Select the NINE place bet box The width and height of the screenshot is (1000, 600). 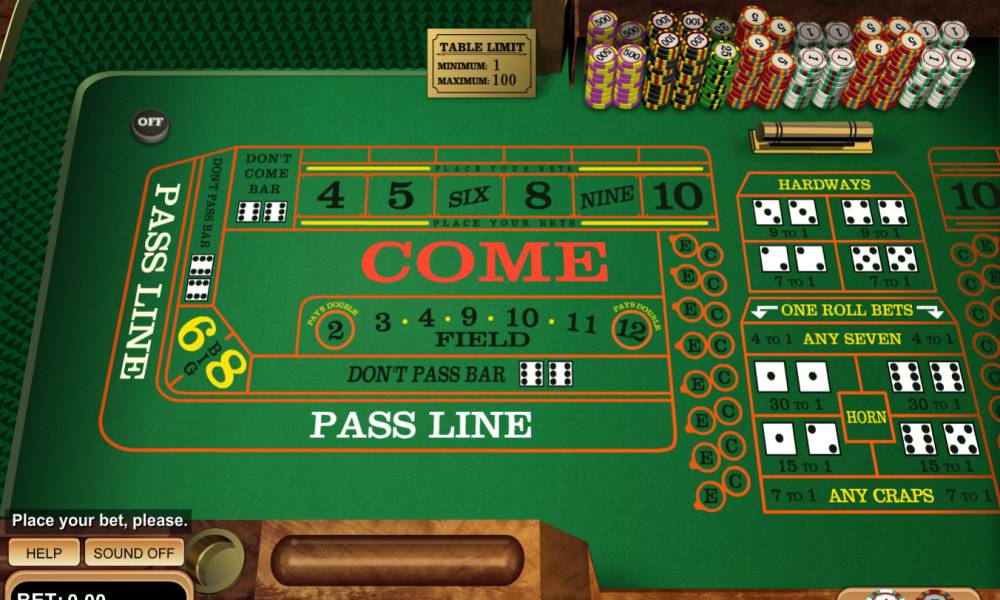click(607, 197)
